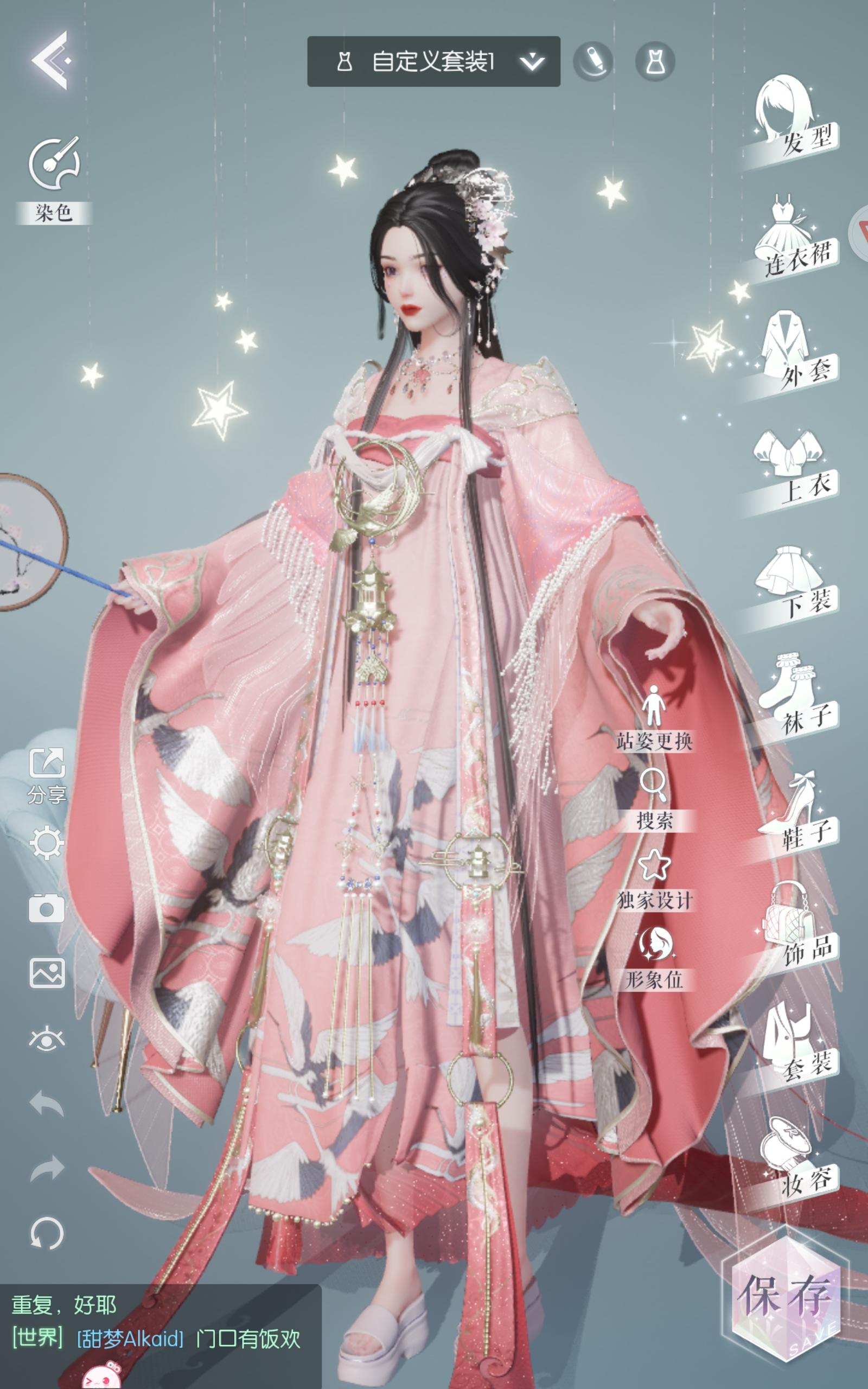Open the 染色 dye tool
This screenshot has height=1389, width=868.
(x=54, y=169)
